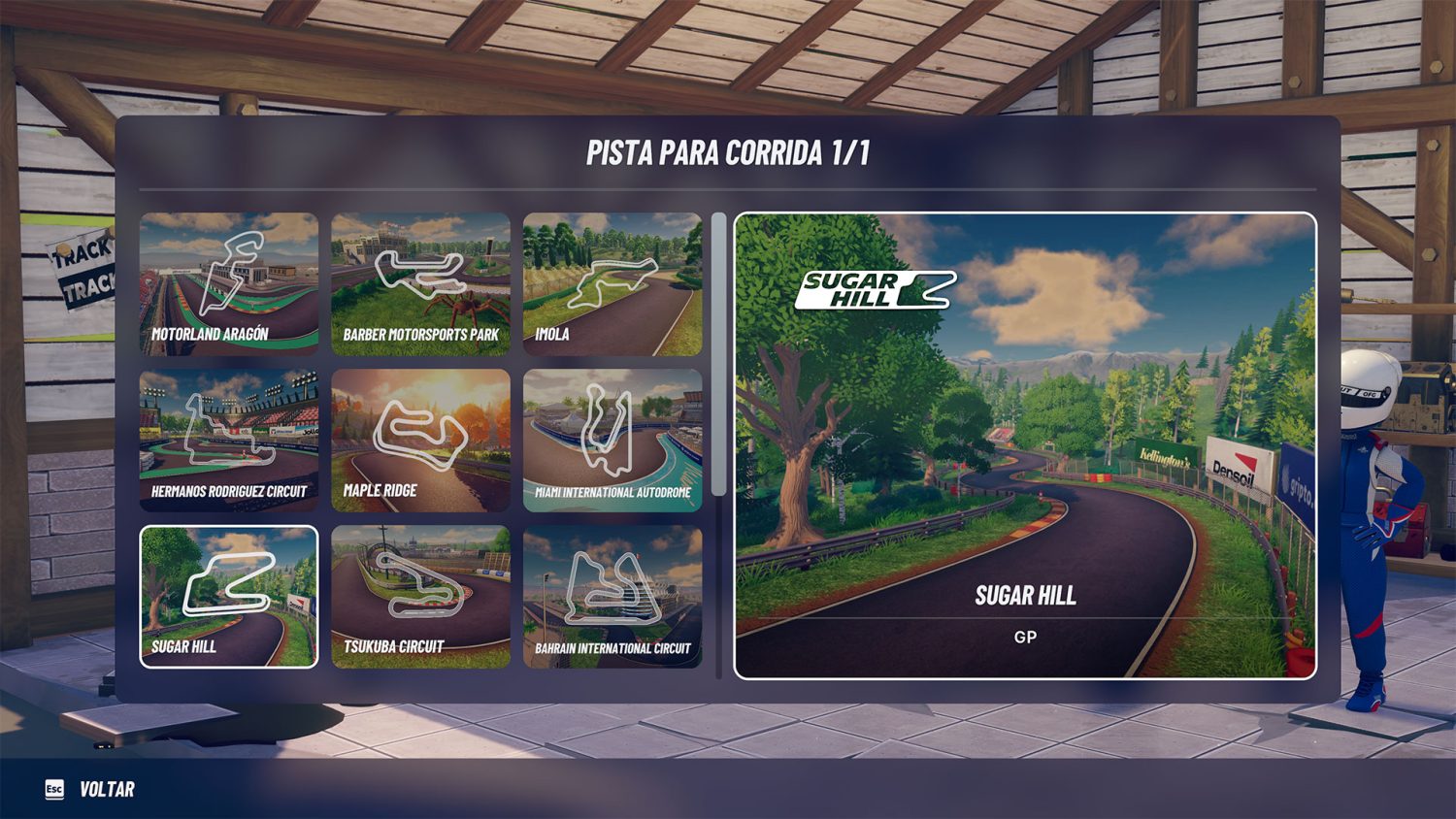The width and height of the screenshot is (1456, 819).
Task: Select Bahrain International Circuit
Action: 612,597
